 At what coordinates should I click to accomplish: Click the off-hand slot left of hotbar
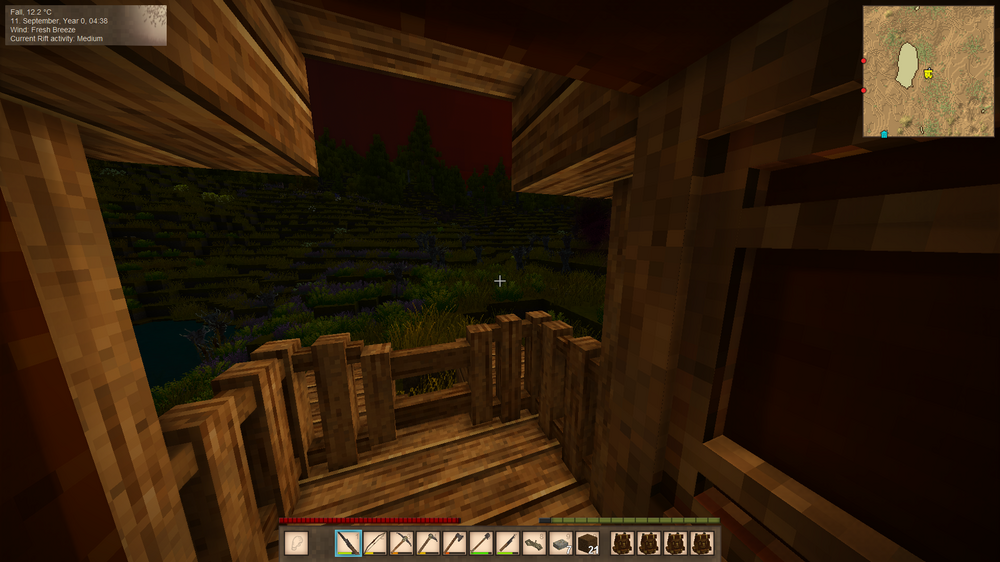[296, 543]
